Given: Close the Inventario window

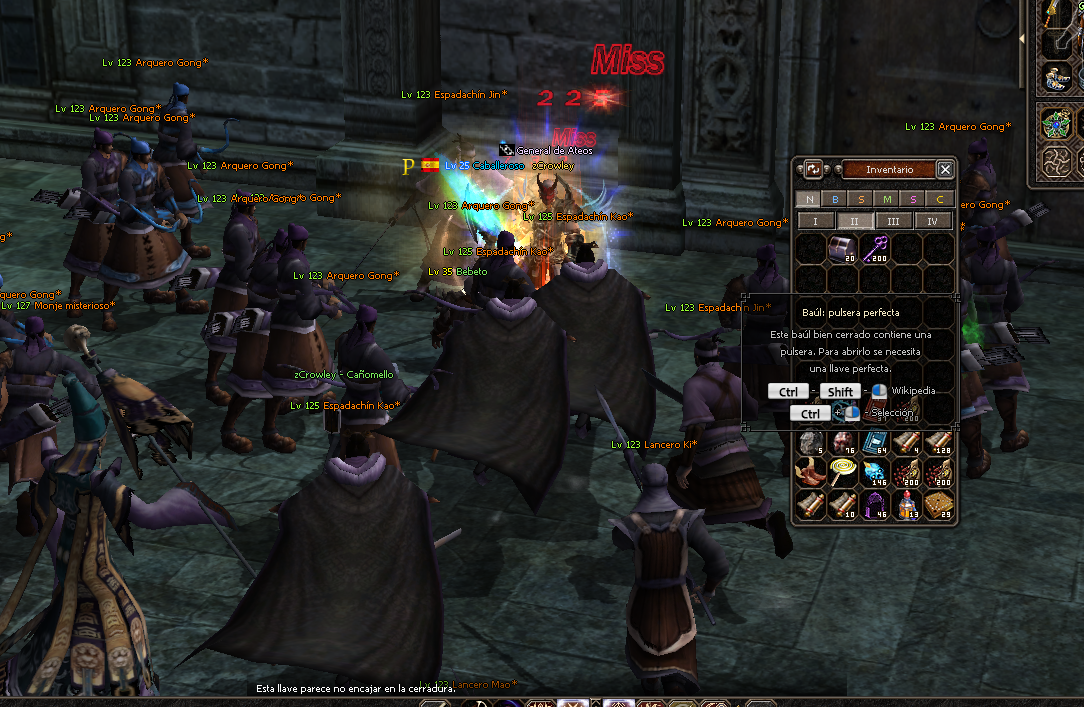Looking at the screenshot, I should (x=945, y=170).
